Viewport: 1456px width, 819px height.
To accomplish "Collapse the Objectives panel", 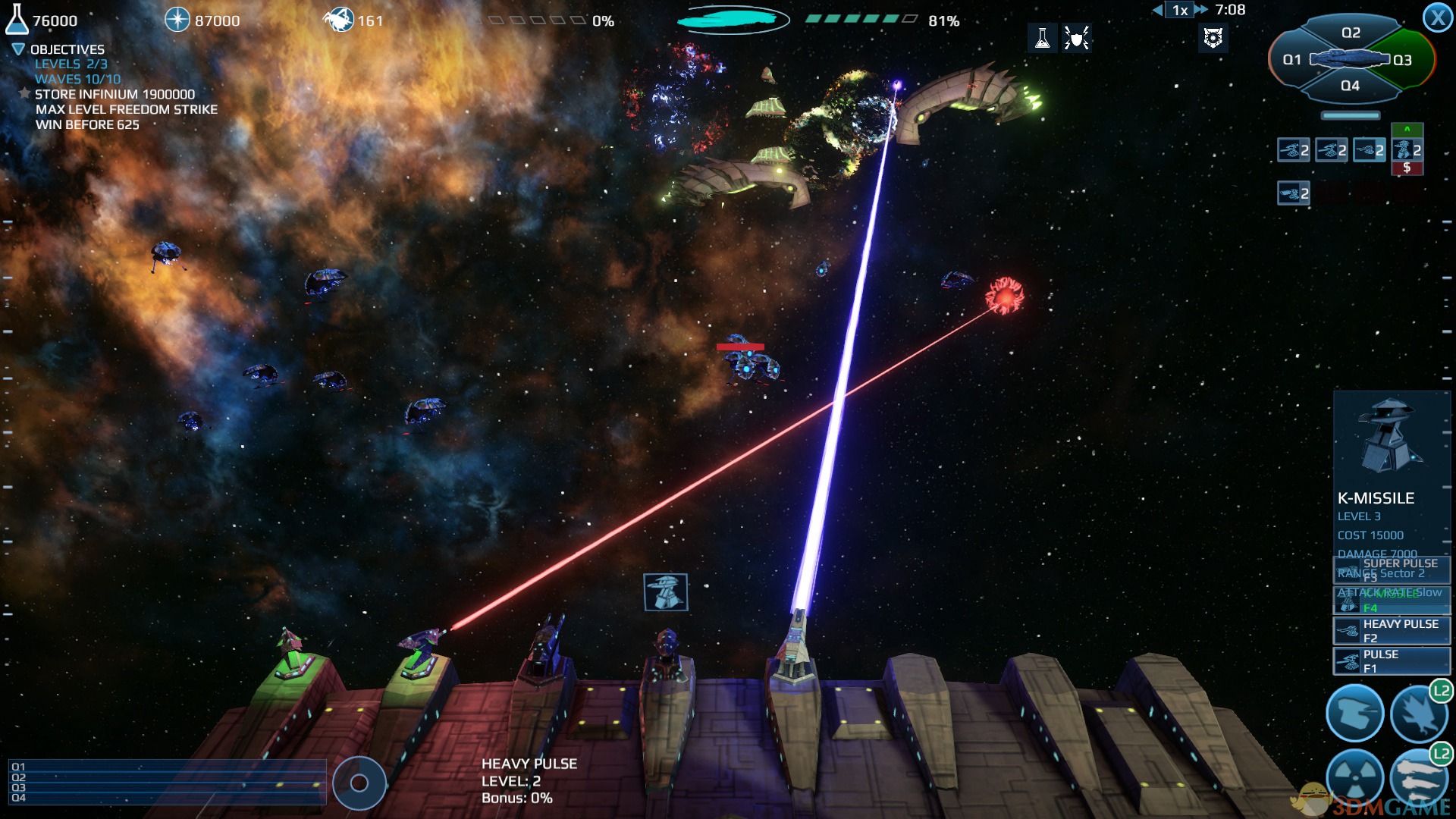I will point(18,49).
